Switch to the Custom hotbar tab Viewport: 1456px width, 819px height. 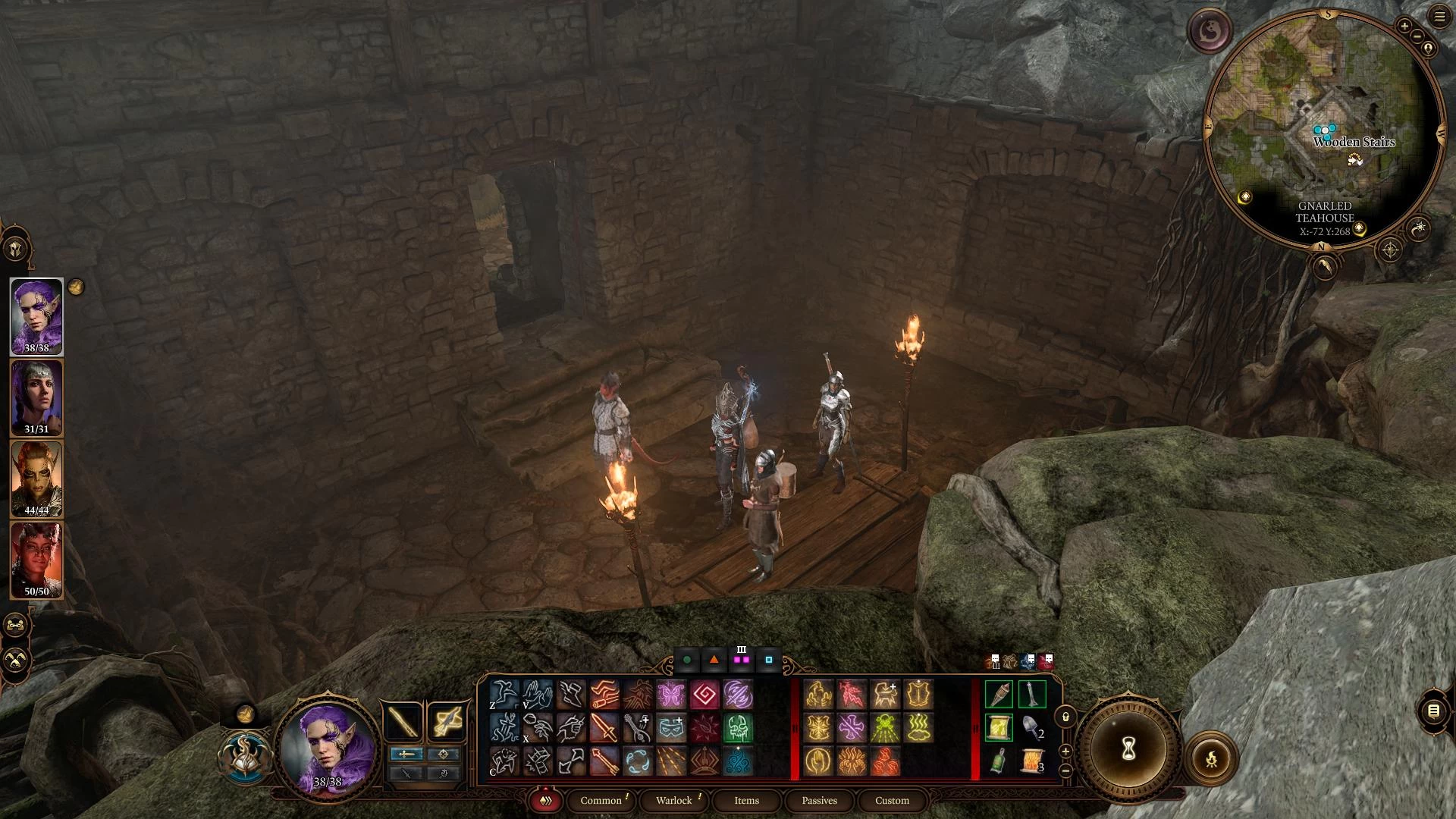coord(892,800)
